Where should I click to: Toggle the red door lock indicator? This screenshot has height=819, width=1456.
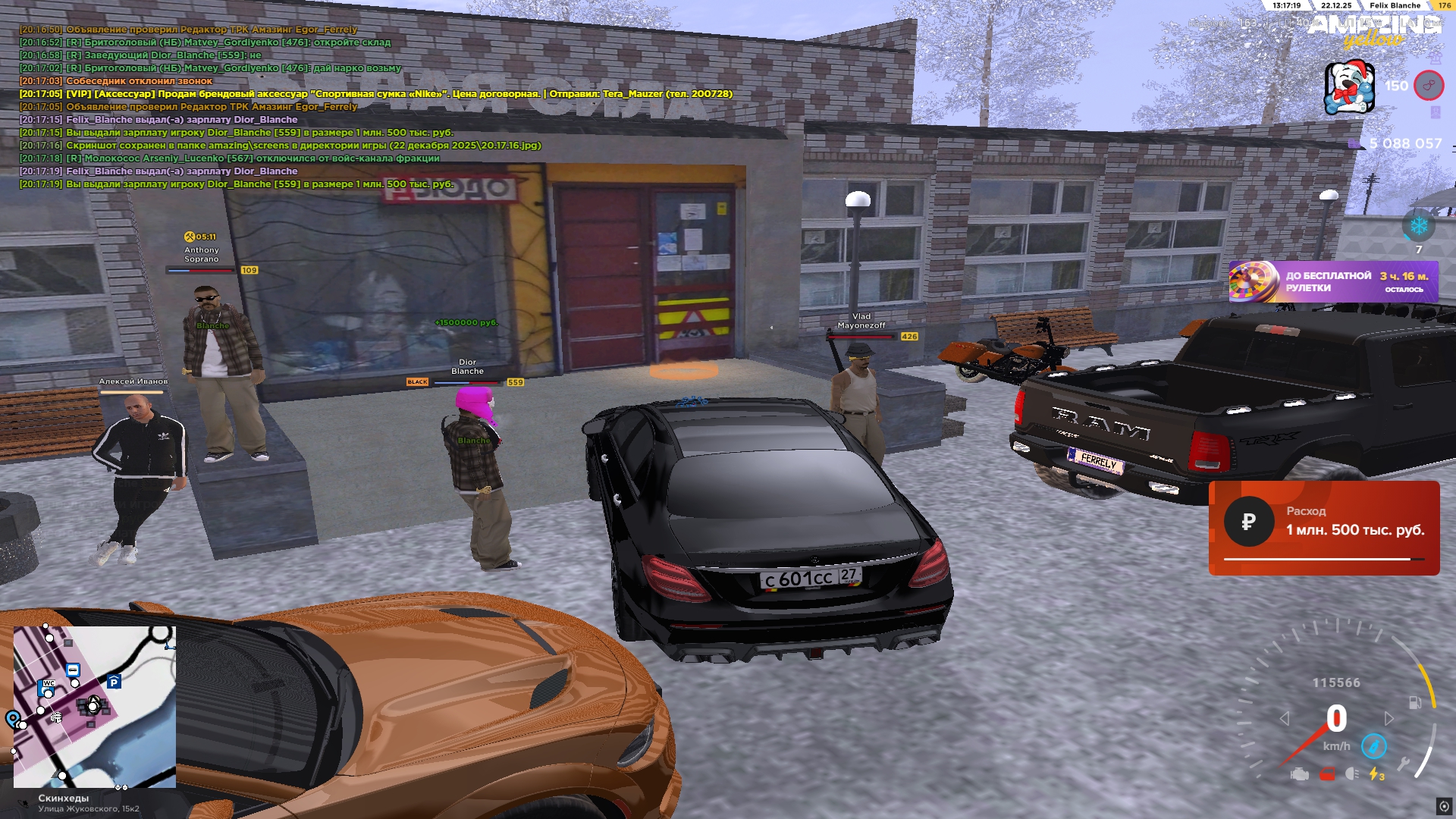point(1326,774)
